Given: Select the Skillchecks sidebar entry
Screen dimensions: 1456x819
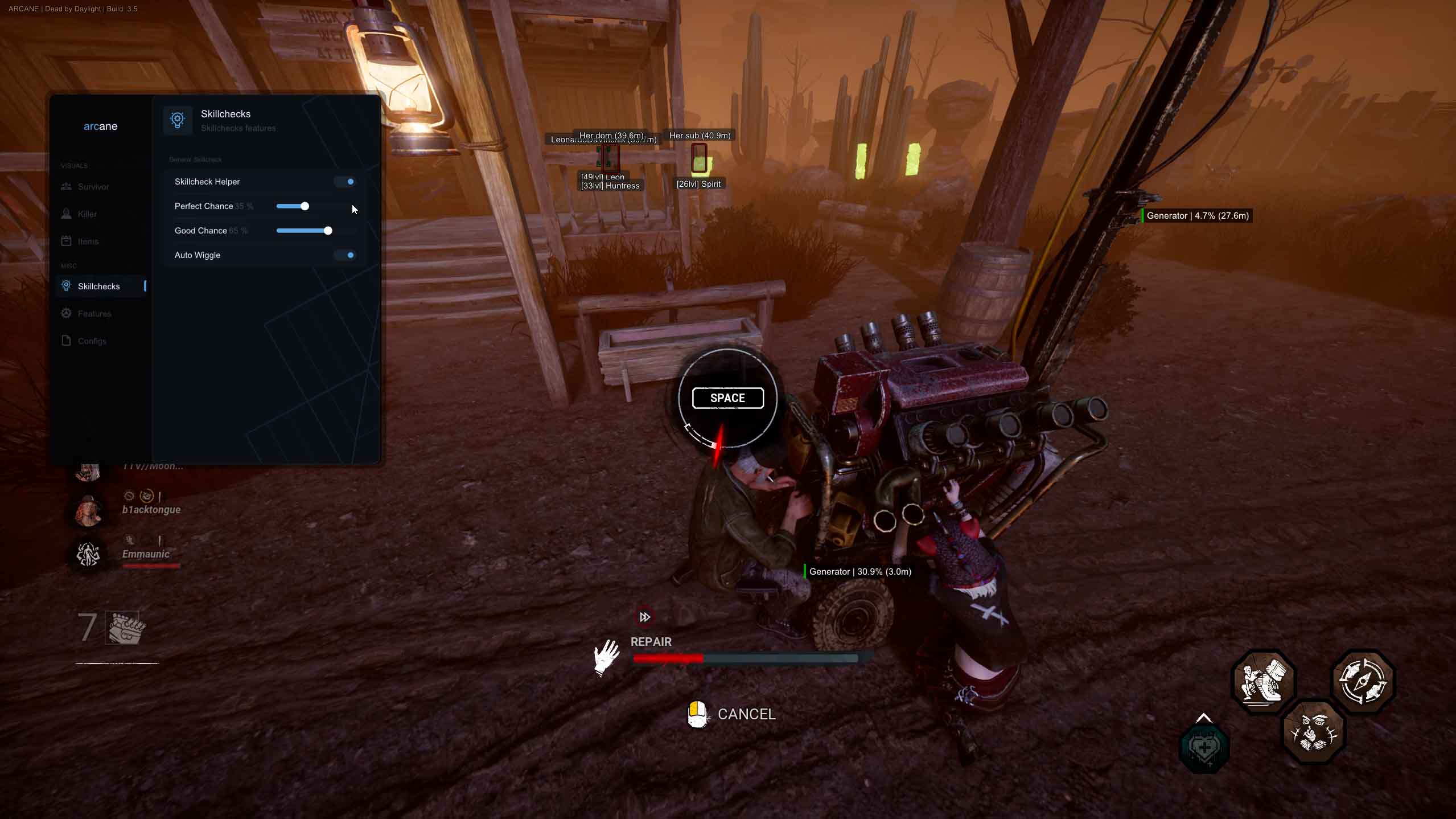Looking at the screenshot, I should [x=98, y=286].
